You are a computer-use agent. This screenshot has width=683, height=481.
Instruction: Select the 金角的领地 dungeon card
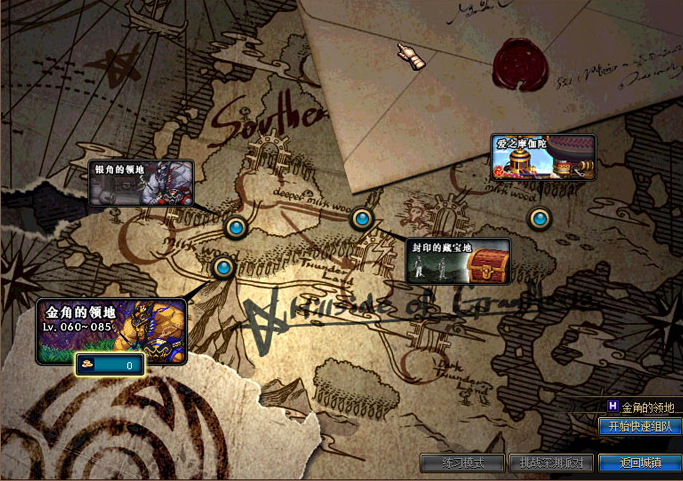click(x=112, y=330)
